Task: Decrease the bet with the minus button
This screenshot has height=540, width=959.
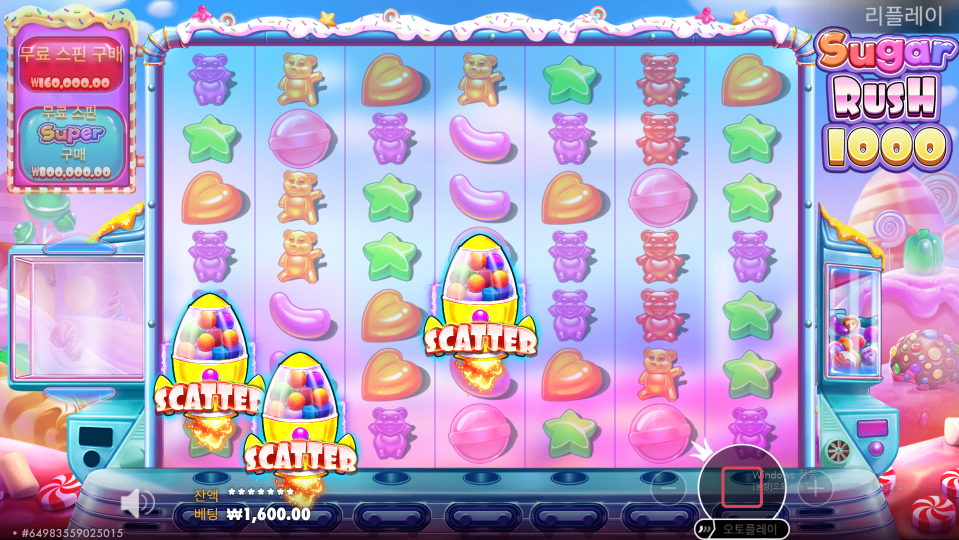Action: (x=668, y=488)
